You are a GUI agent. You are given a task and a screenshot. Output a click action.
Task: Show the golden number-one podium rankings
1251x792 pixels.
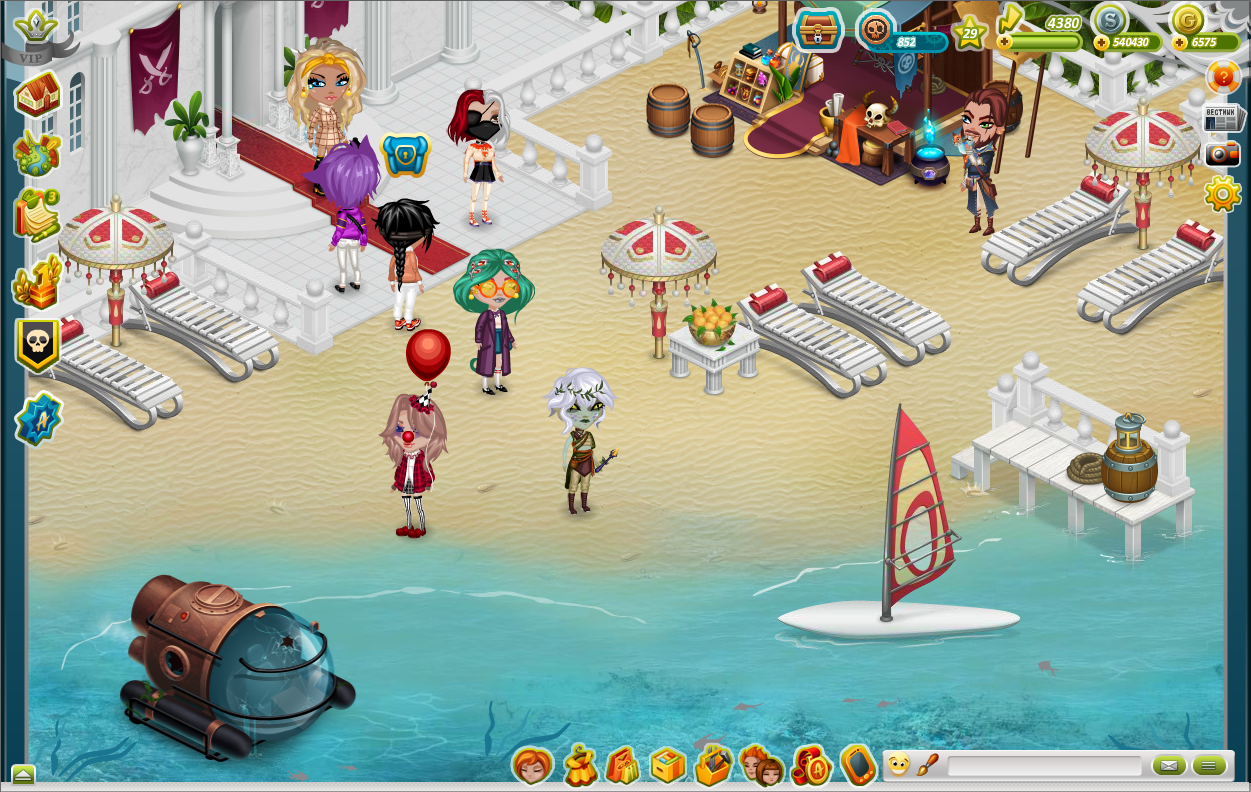tap(38, 284)
